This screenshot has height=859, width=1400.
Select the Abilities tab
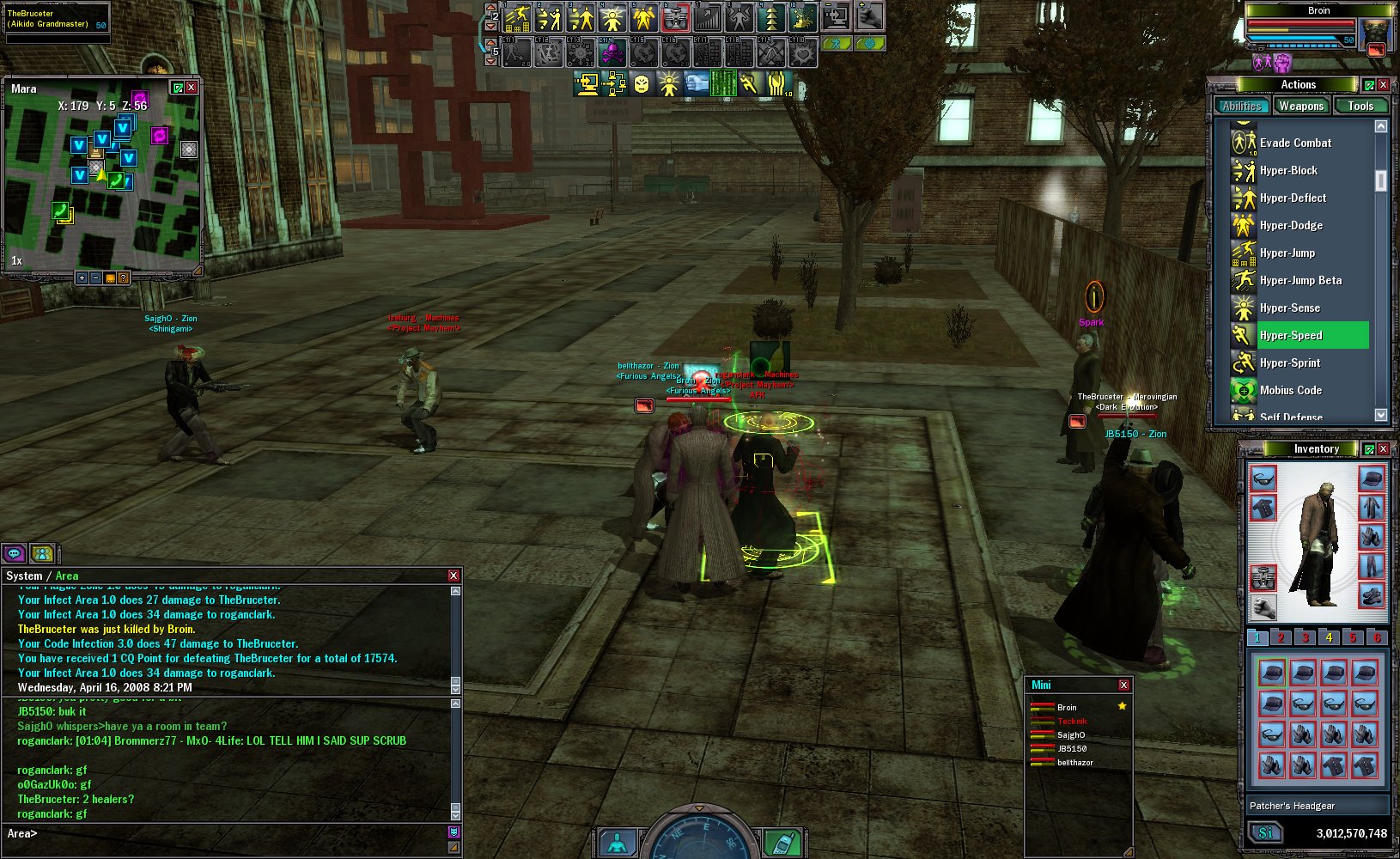tap(1242, 107)
